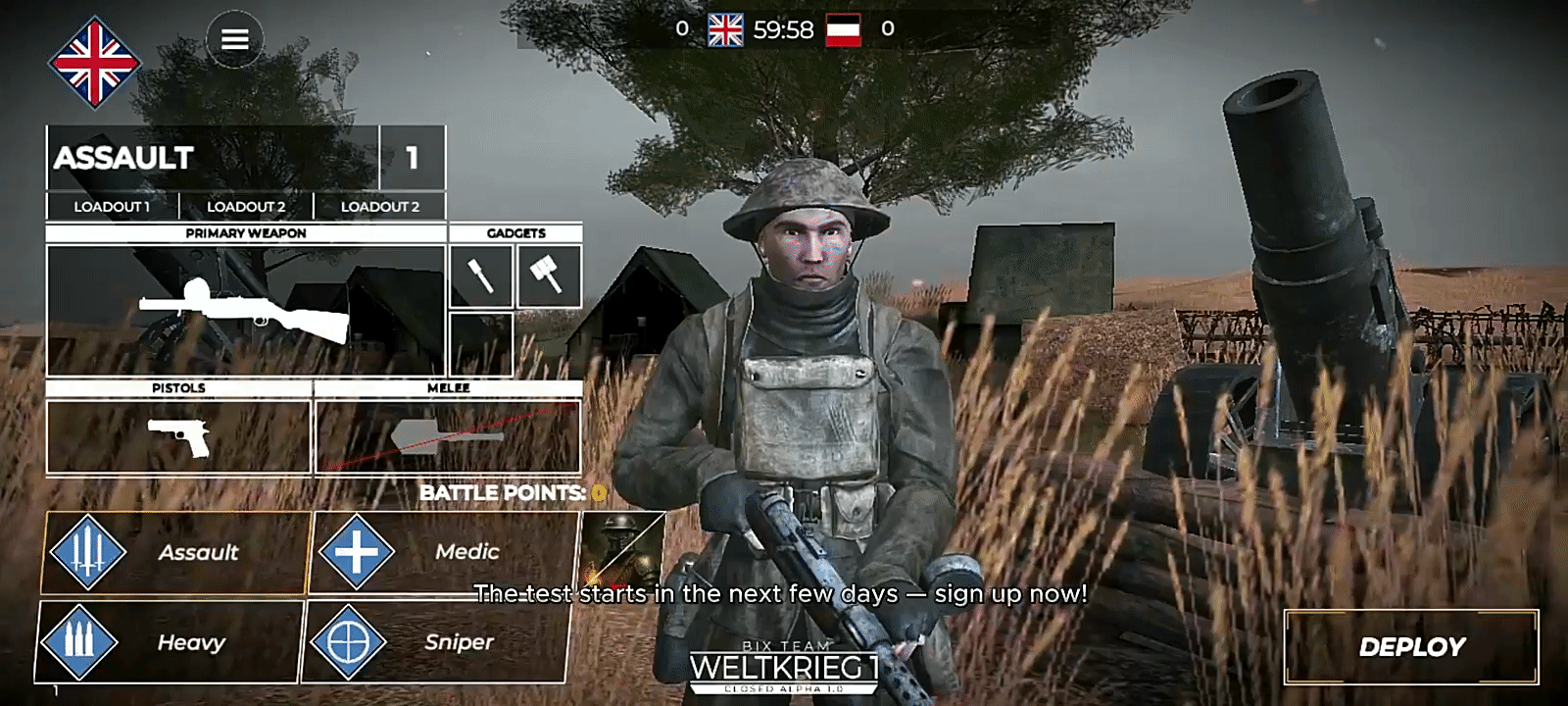The image size is (1568, 706).
Task: Pick the Medic class
Action: pos(443,552)
